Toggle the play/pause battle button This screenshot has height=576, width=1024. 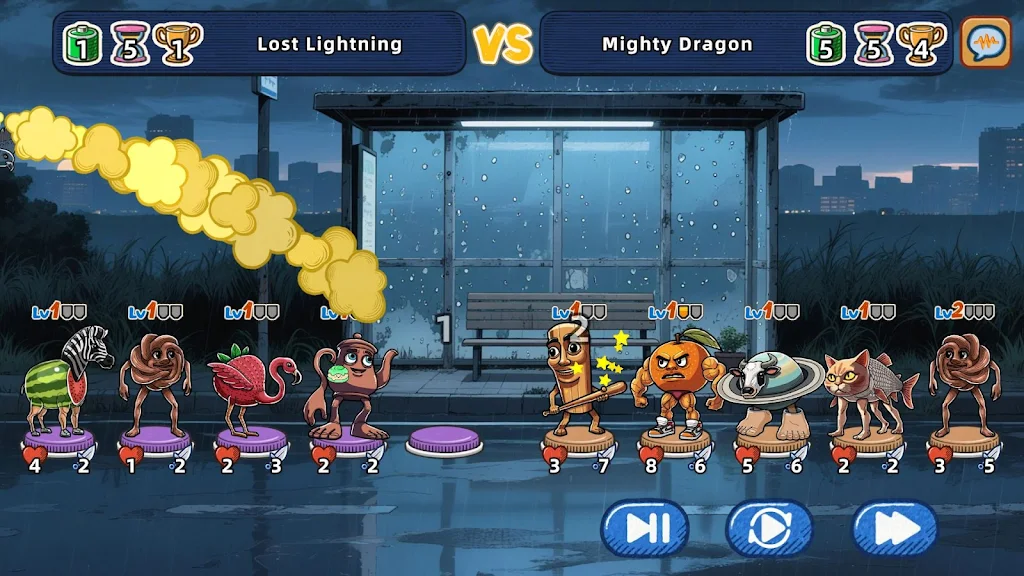coord(644,528)
